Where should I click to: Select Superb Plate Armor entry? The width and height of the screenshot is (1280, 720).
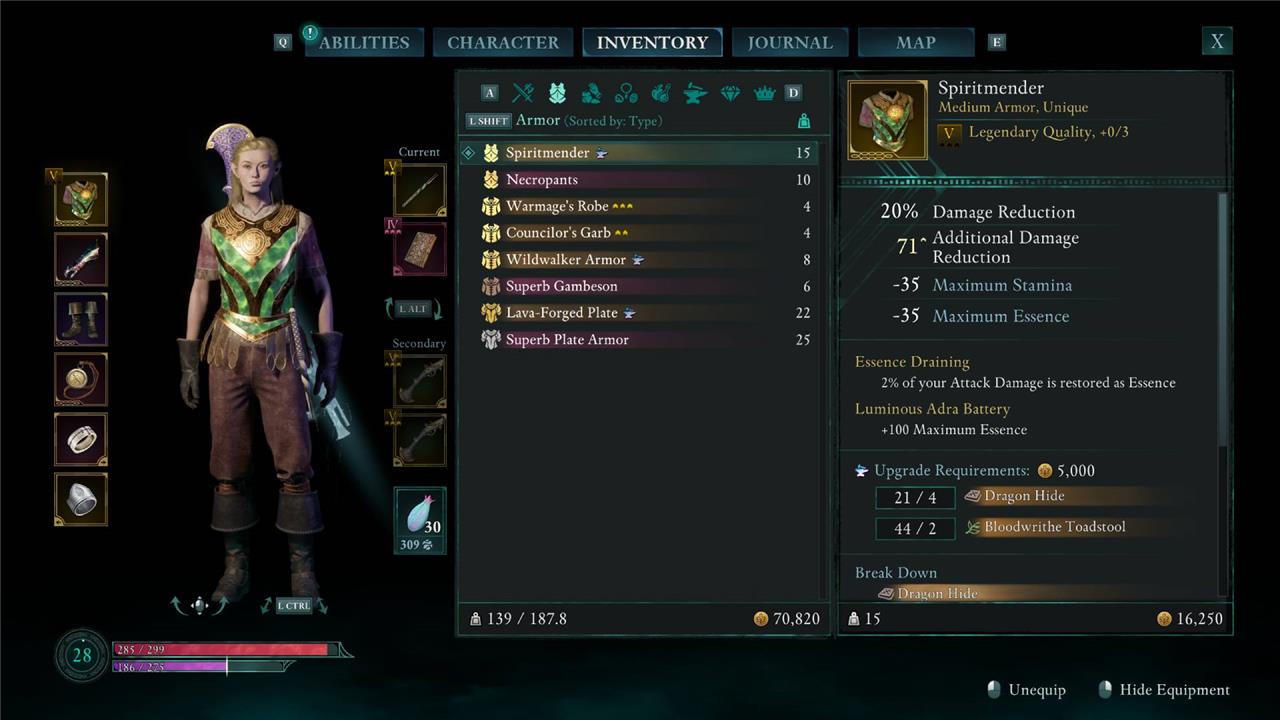pyautogui.click(x=567, y=340)
